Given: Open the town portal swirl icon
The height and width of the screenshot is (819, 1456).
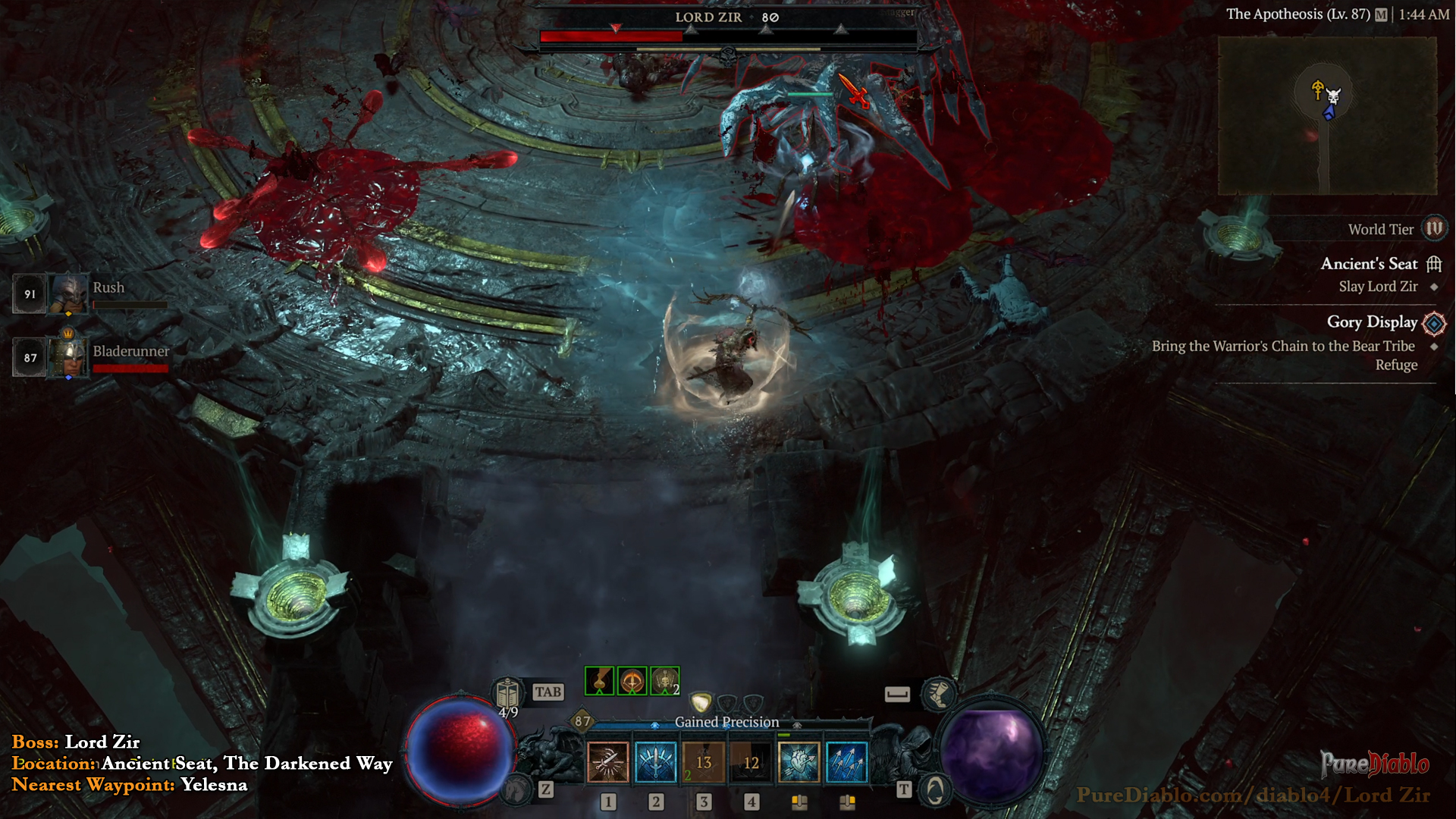Looking at the screenshot, I should [x=935, y=791].
